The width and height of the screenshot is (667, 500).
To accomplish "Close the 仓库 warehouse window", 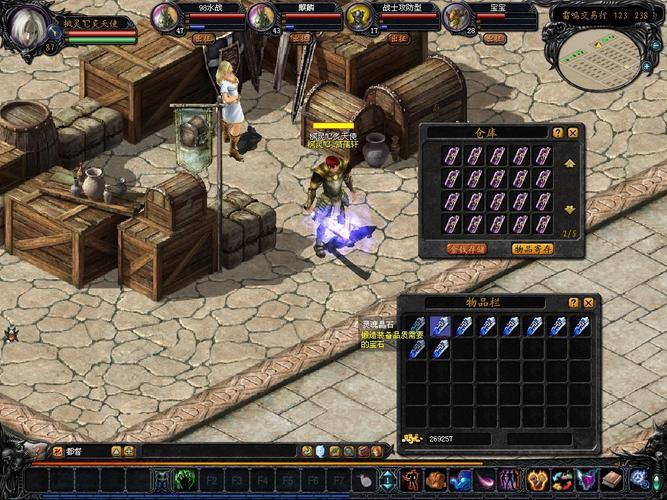I will pos(573,132).
